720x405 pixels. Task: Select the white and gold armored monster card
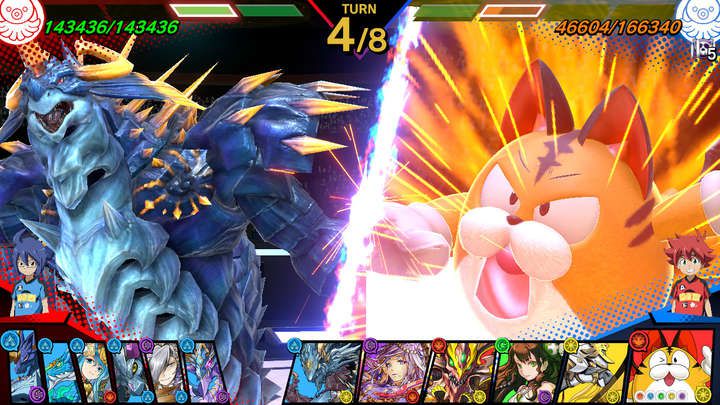coord(590,374)
